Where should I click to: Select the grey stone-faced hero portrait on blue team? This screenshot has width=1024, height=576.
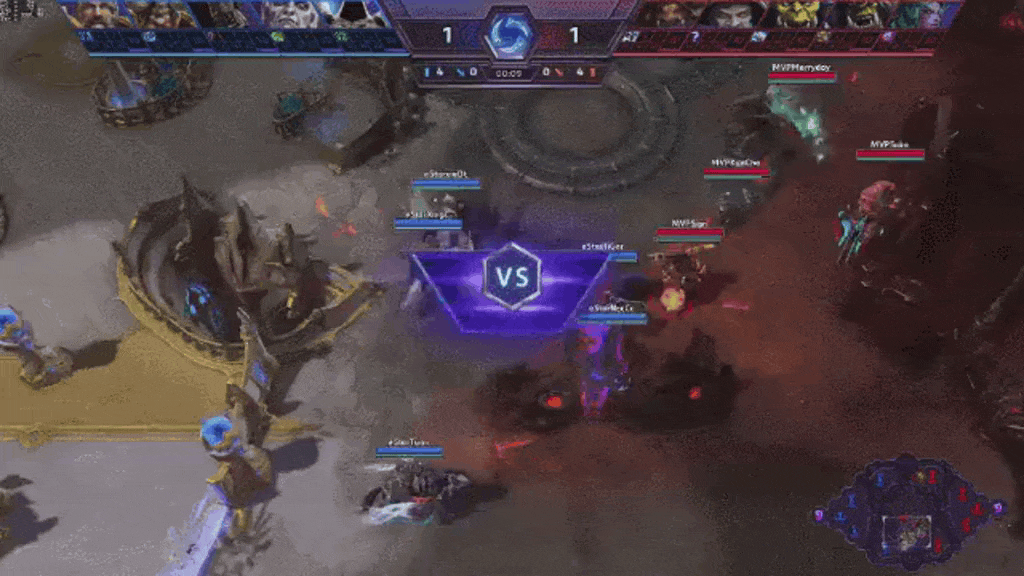point(291,14)
